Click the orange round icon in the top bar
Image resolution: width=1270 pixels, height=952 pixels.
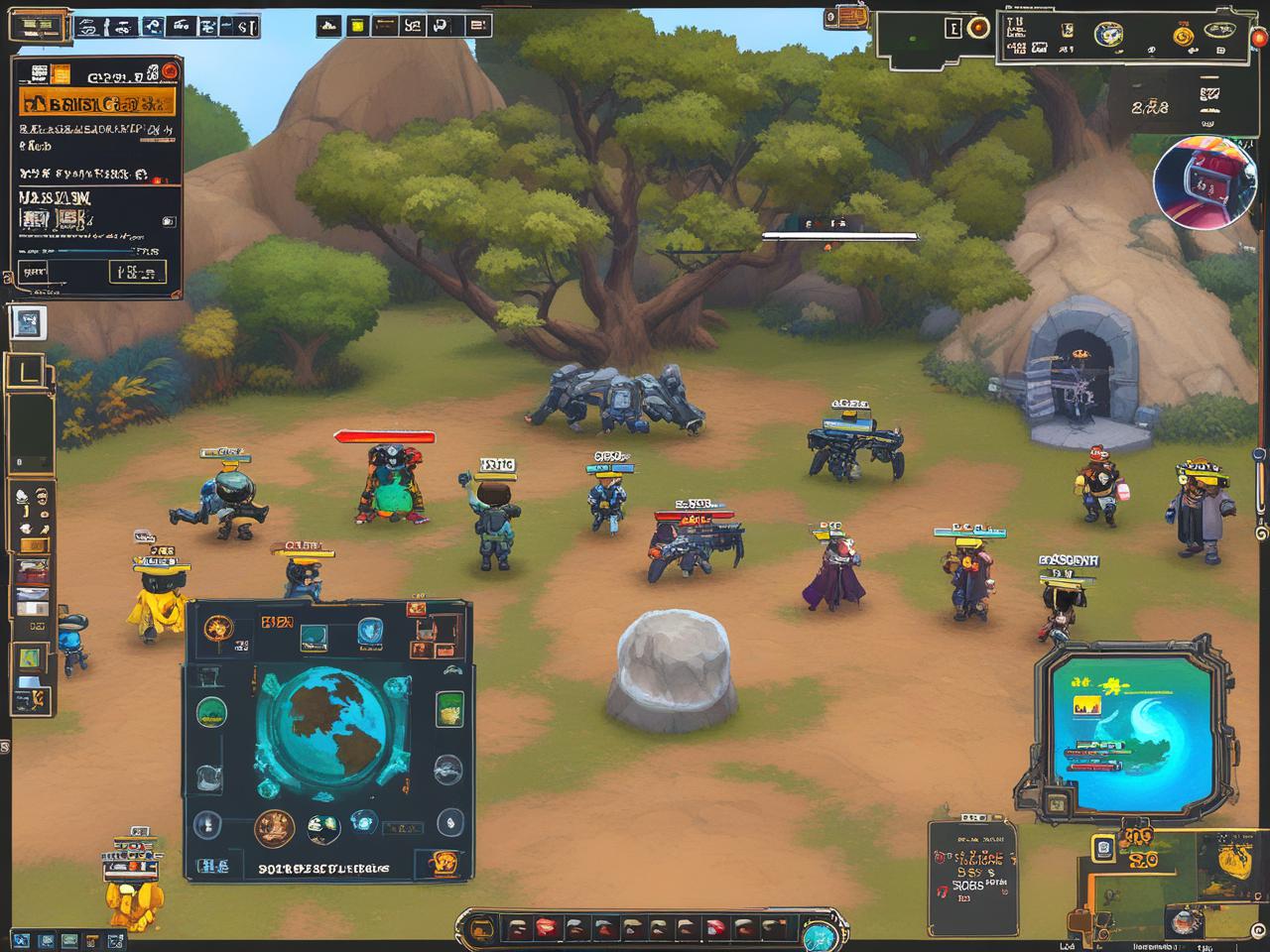[979, 29]
